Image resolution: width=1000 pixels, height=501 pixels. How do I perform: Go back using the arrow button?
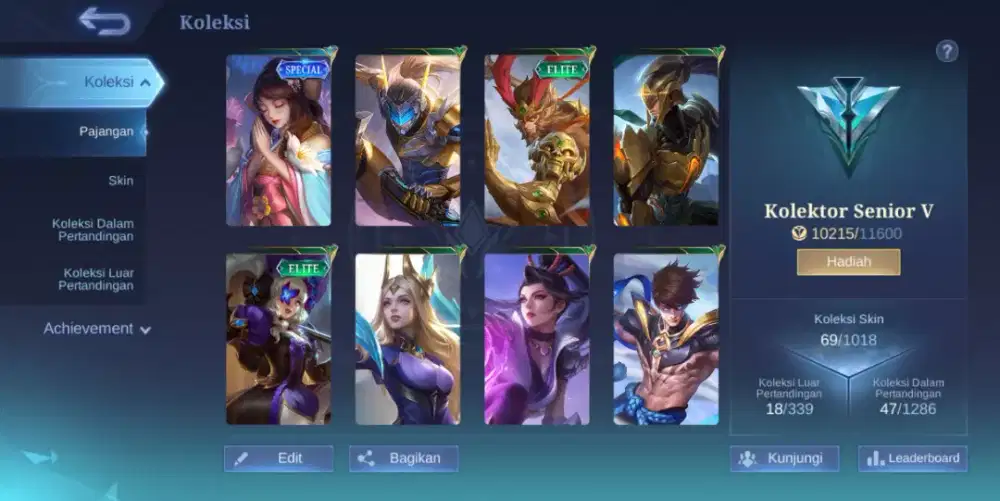pos(104,21)
